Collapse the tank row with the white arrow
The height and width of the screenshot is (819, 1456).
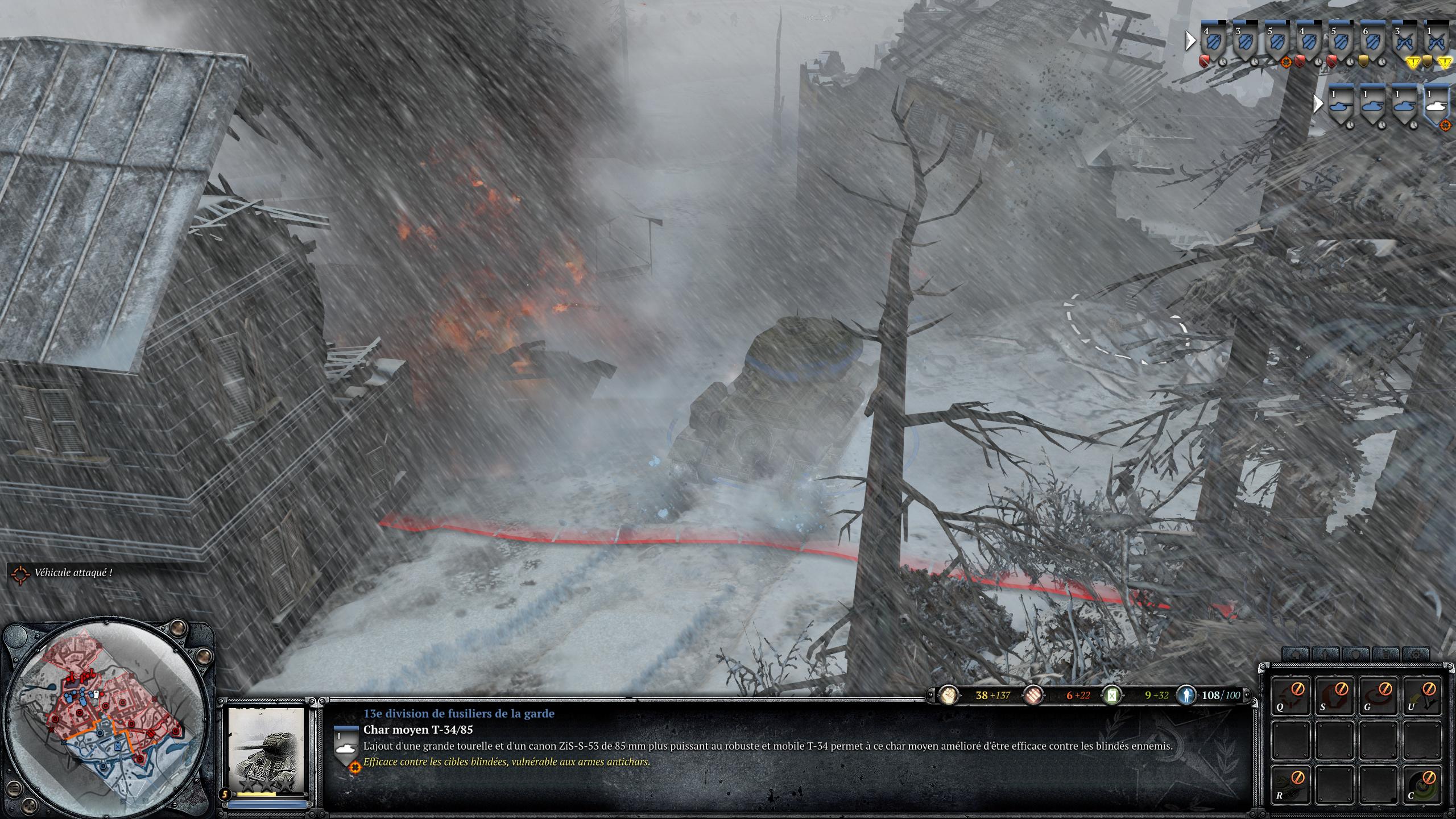pos(1317,104)
